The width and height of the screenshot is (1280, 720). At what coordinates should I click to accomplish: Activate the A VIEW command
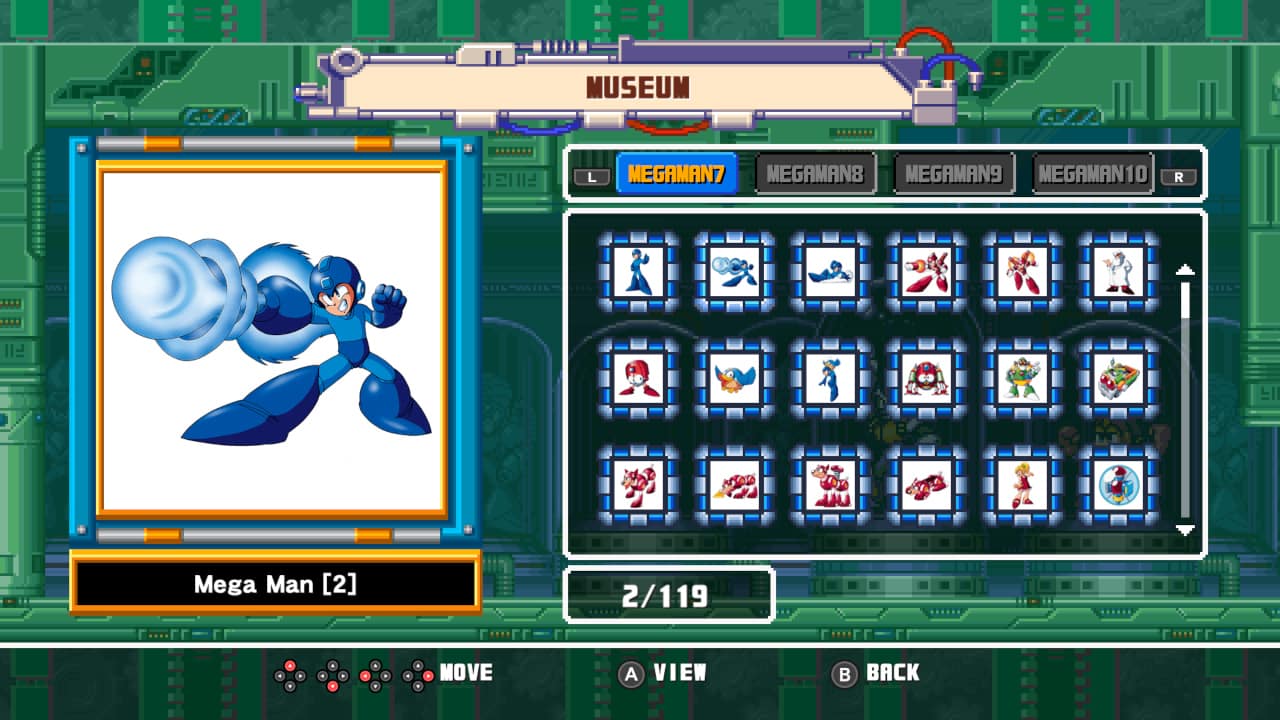[665, 673]
